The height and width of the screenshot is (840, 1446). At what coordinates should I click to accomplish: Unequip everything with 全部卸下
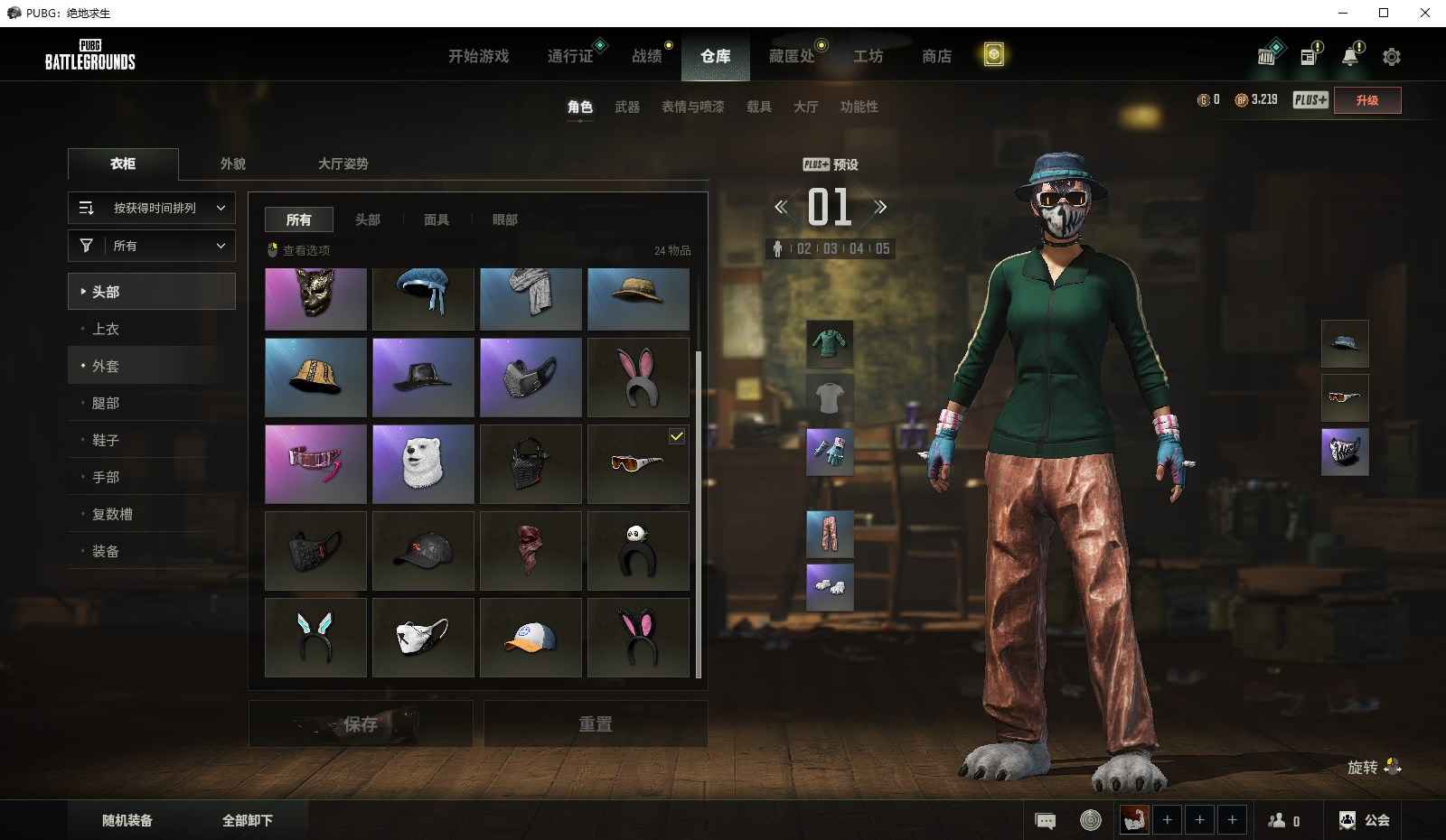(x=248, y=820)
